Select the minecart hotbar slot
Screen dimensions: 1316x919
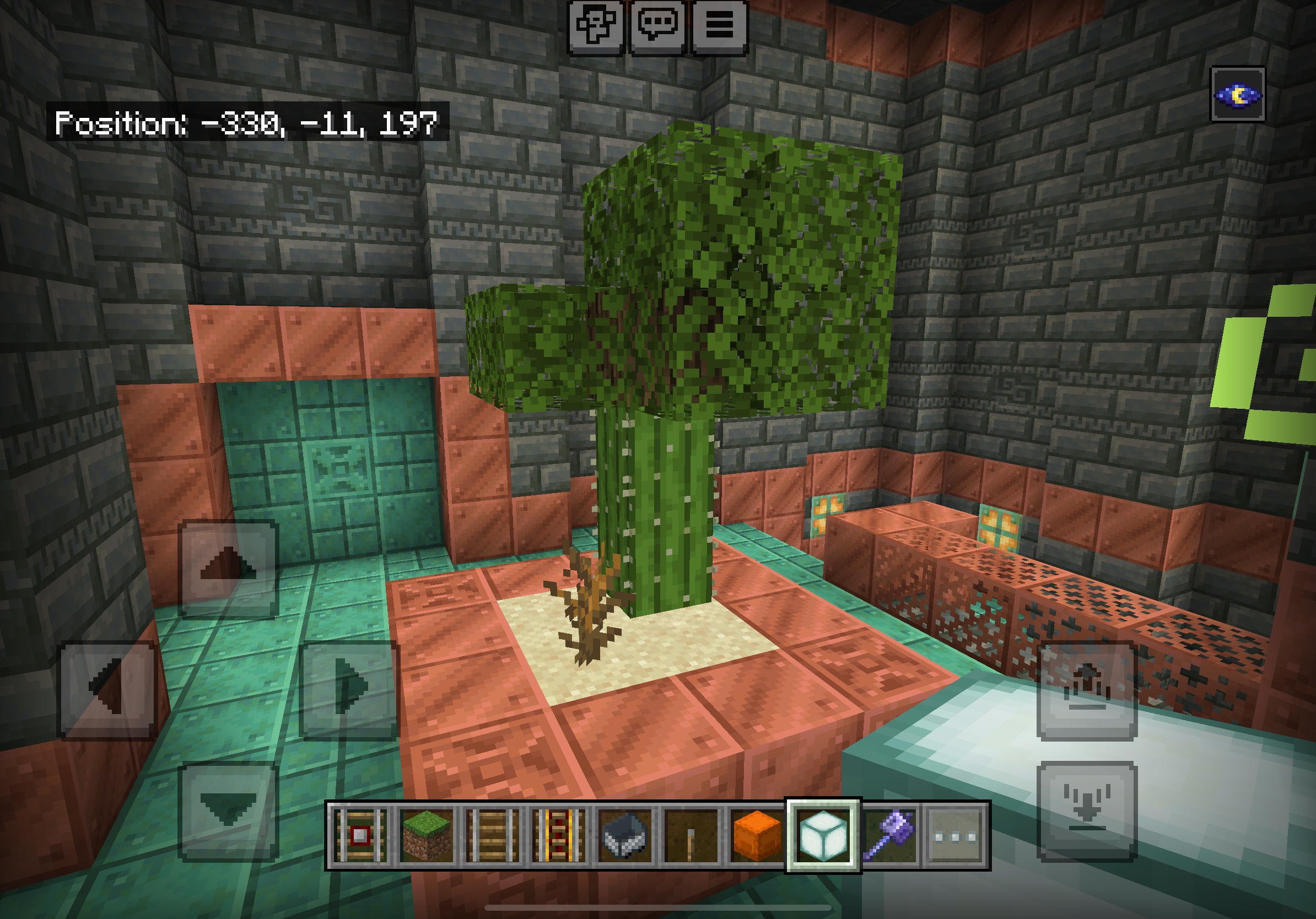pos(625,836)
